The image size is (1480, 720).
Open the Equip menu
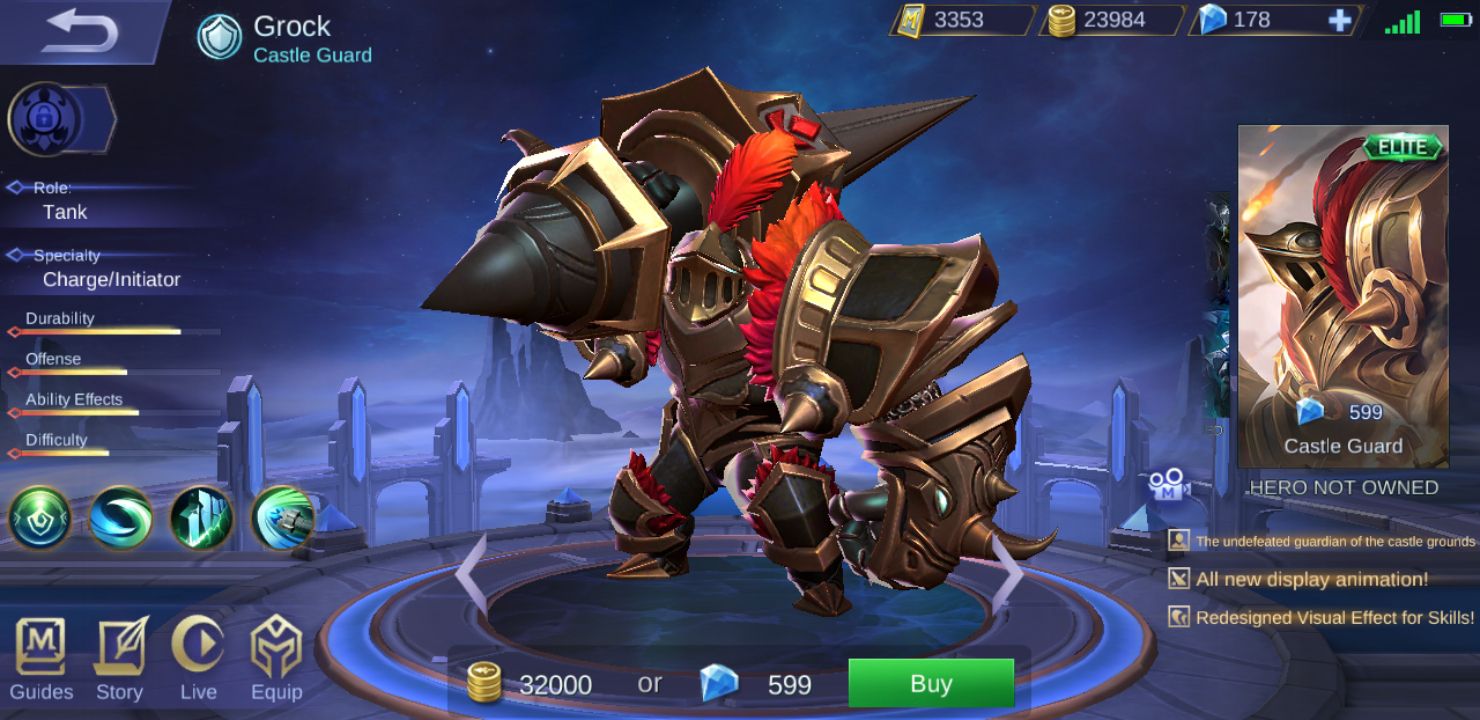(278, 660)
